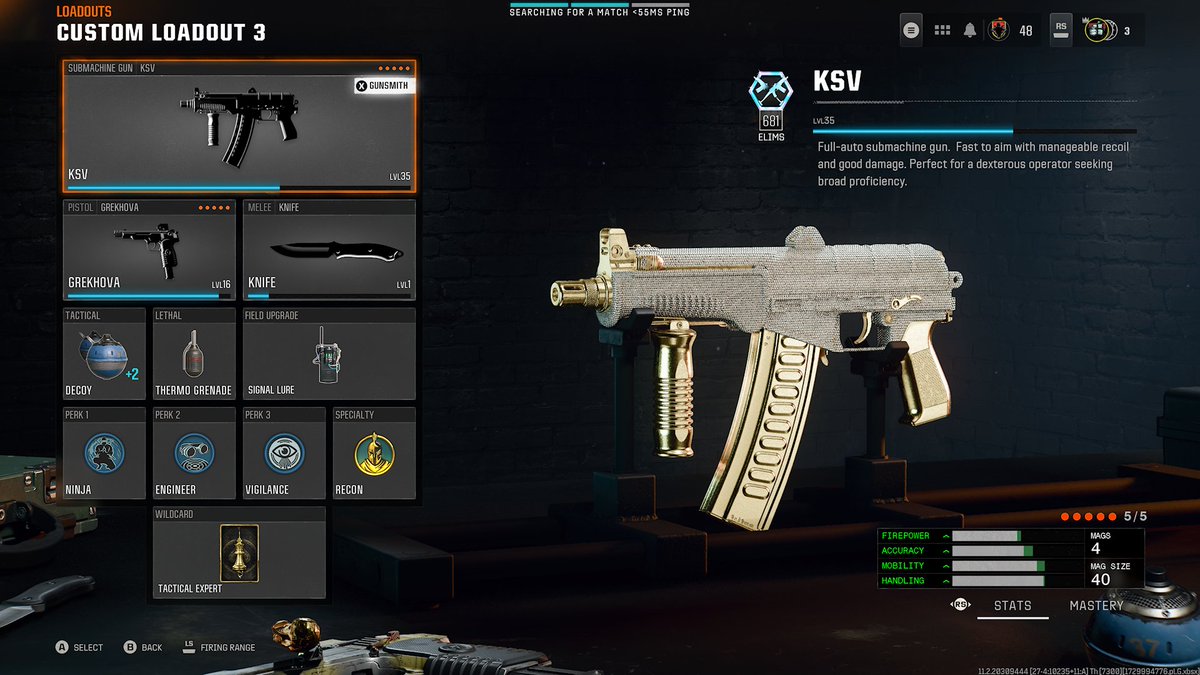This screenshot has height=675, width=1200.
Task: Select the Grekhova pistol slot
Action: pos(149,249)
